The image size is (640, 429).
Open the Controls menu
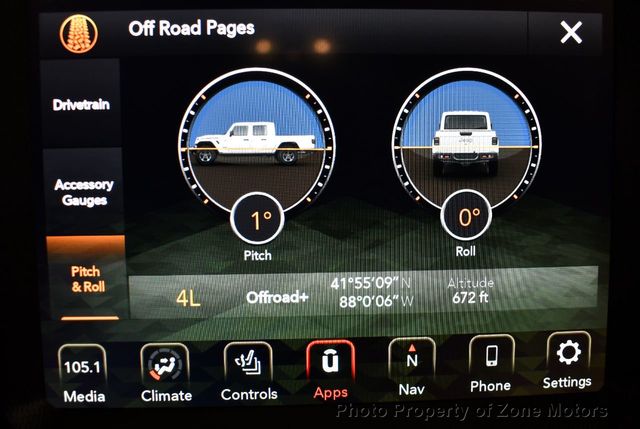point(249,371)
